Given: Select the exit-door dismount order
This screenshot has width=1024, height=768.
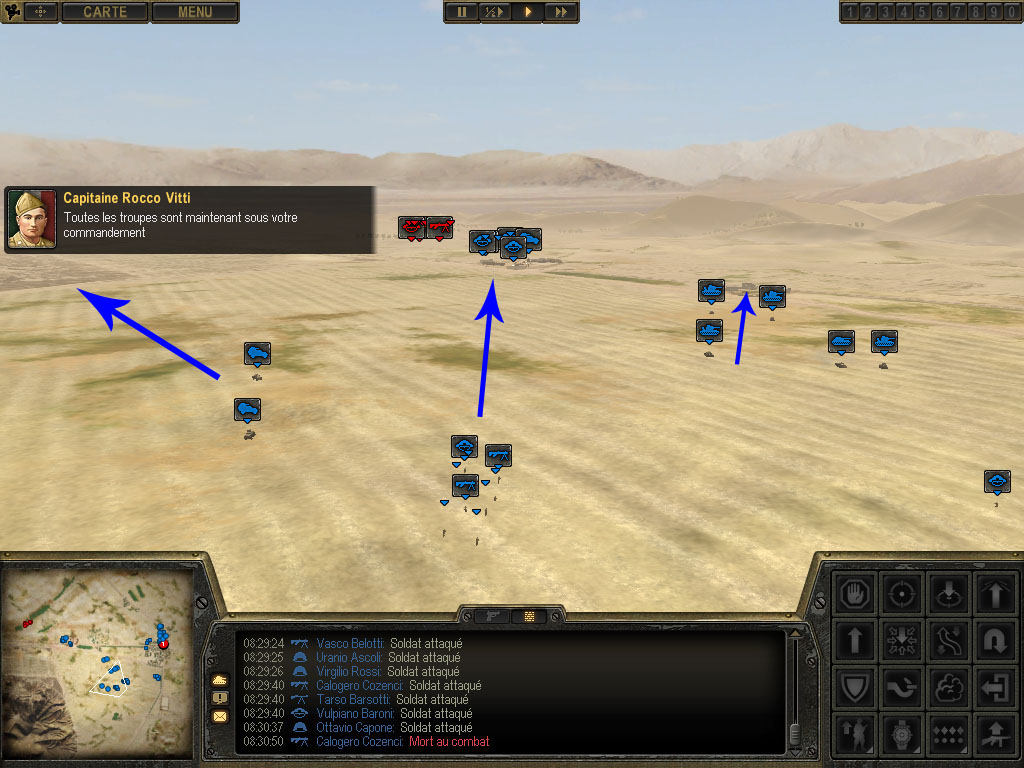Looking at the screenshot, I should [995, 689].
